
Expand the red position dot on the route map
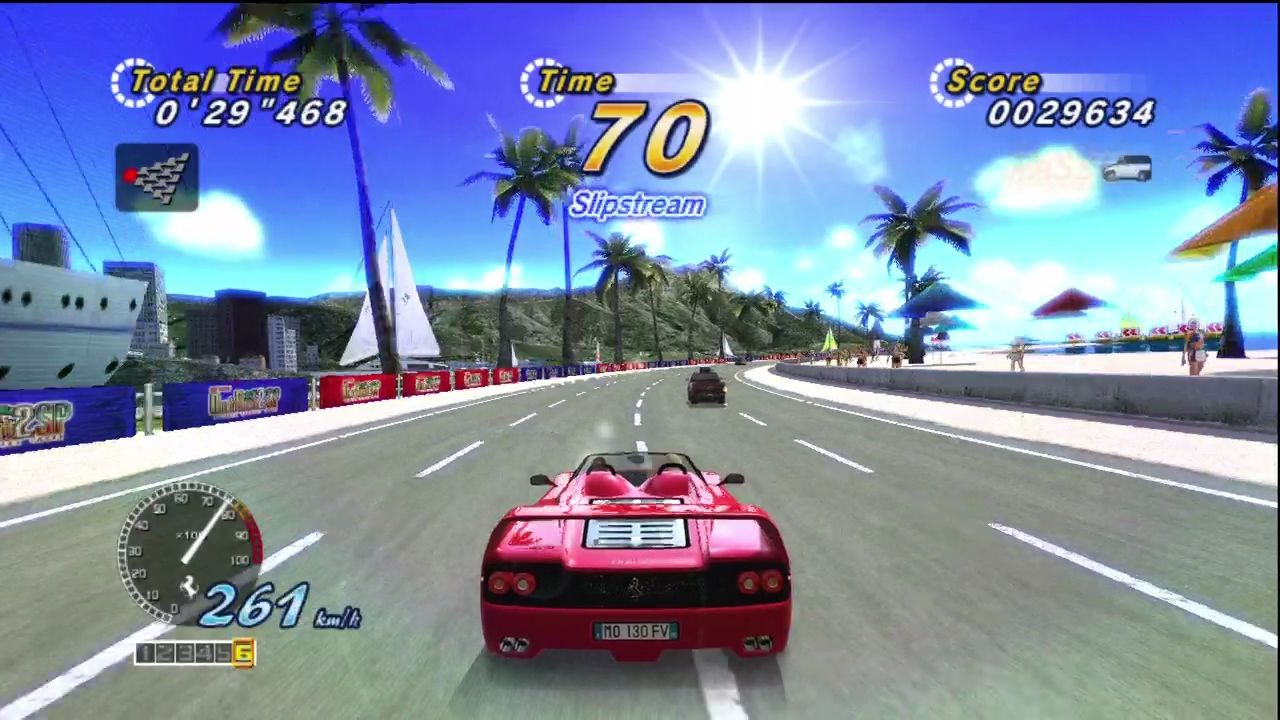click(131, 175)
